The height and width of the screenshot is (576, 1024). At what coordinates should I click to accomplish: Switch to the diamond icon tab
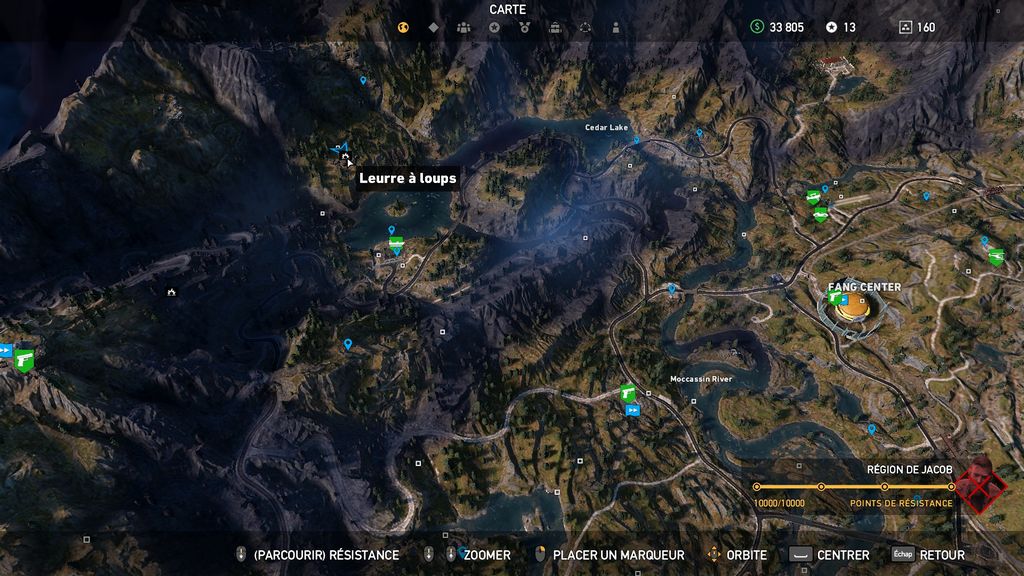point(433,27)
